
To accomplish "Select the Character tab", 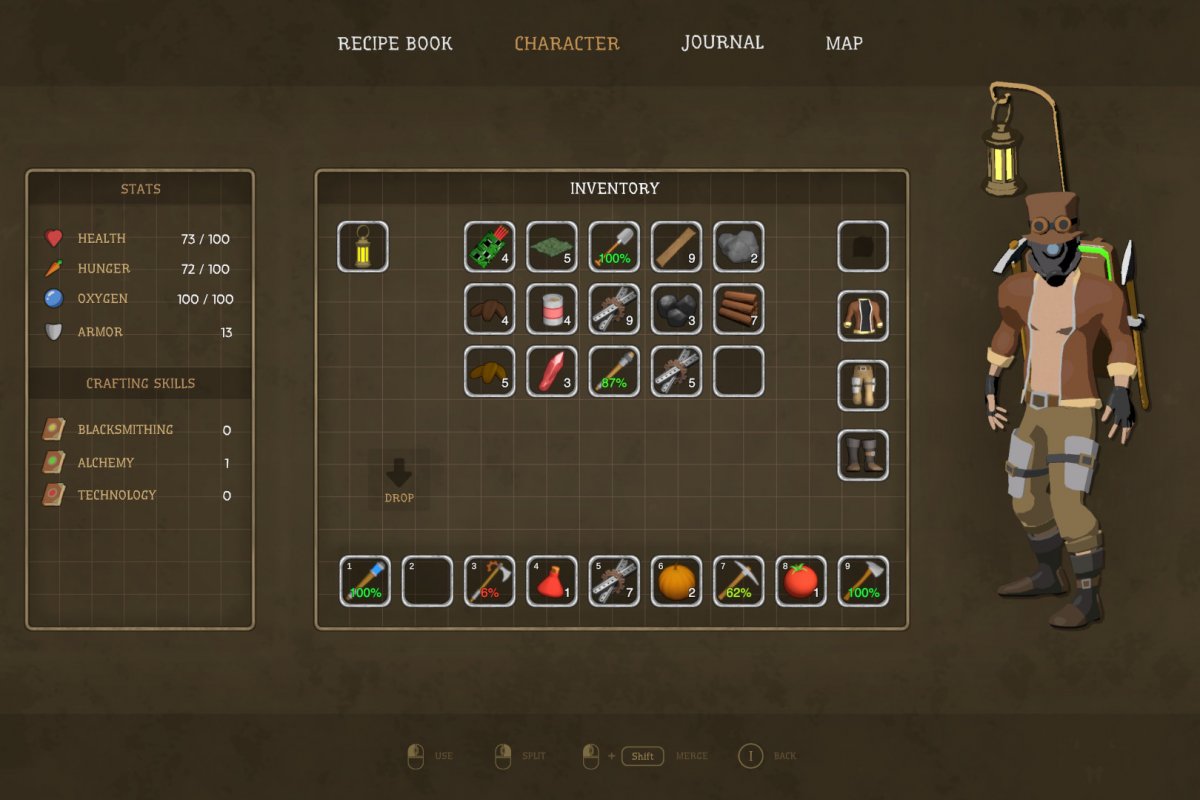I will click(567, 43).
